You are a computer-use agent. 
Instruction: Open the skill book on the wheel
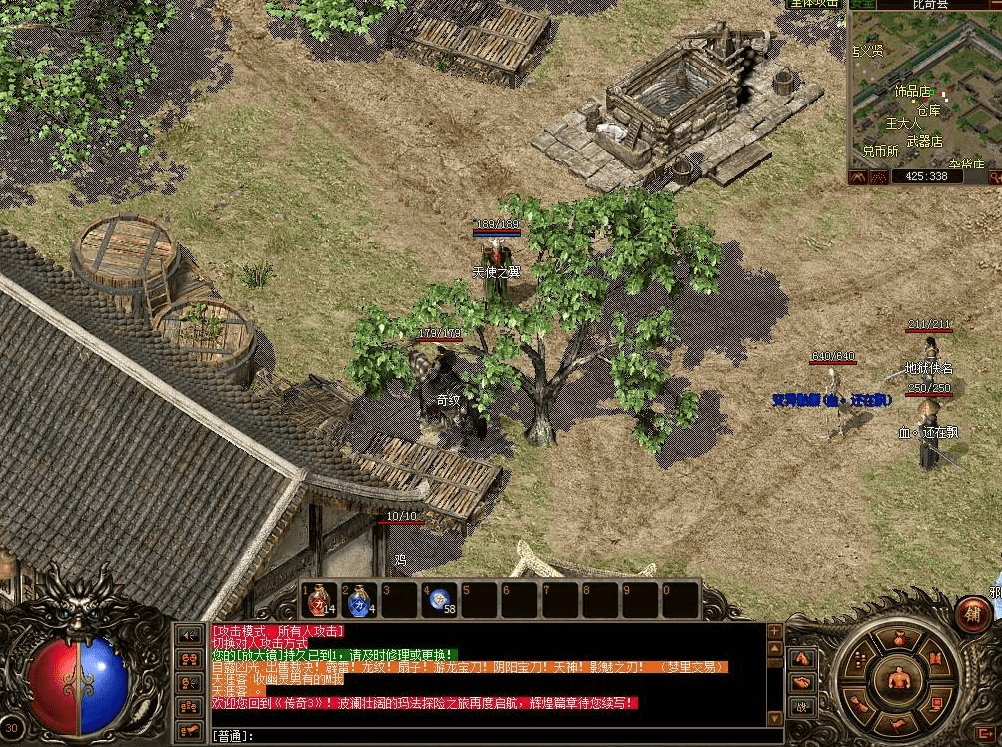pos(934,659)
